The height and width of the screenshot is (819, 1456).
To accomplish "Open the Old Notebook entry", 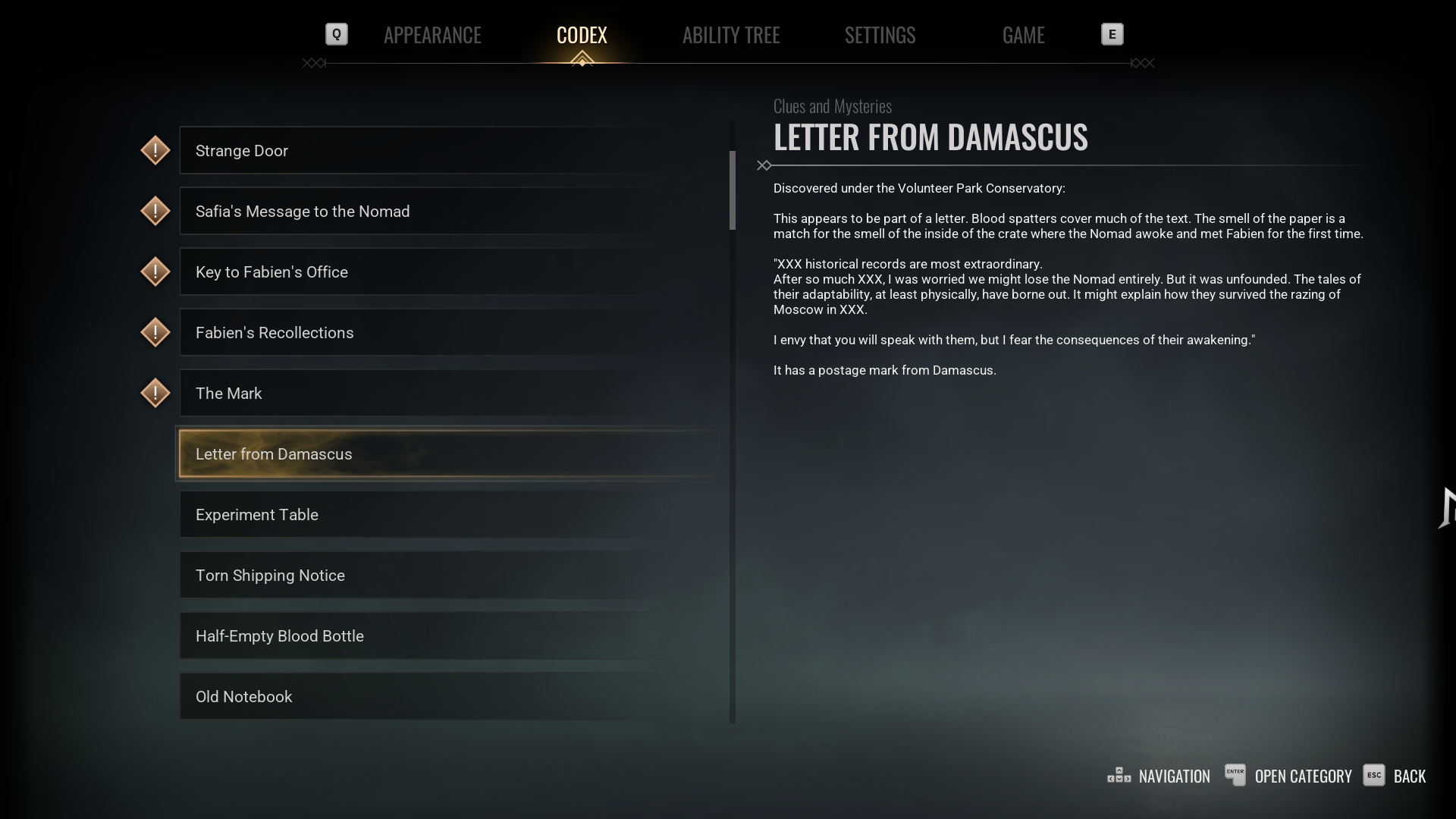I will pos(447,697).
